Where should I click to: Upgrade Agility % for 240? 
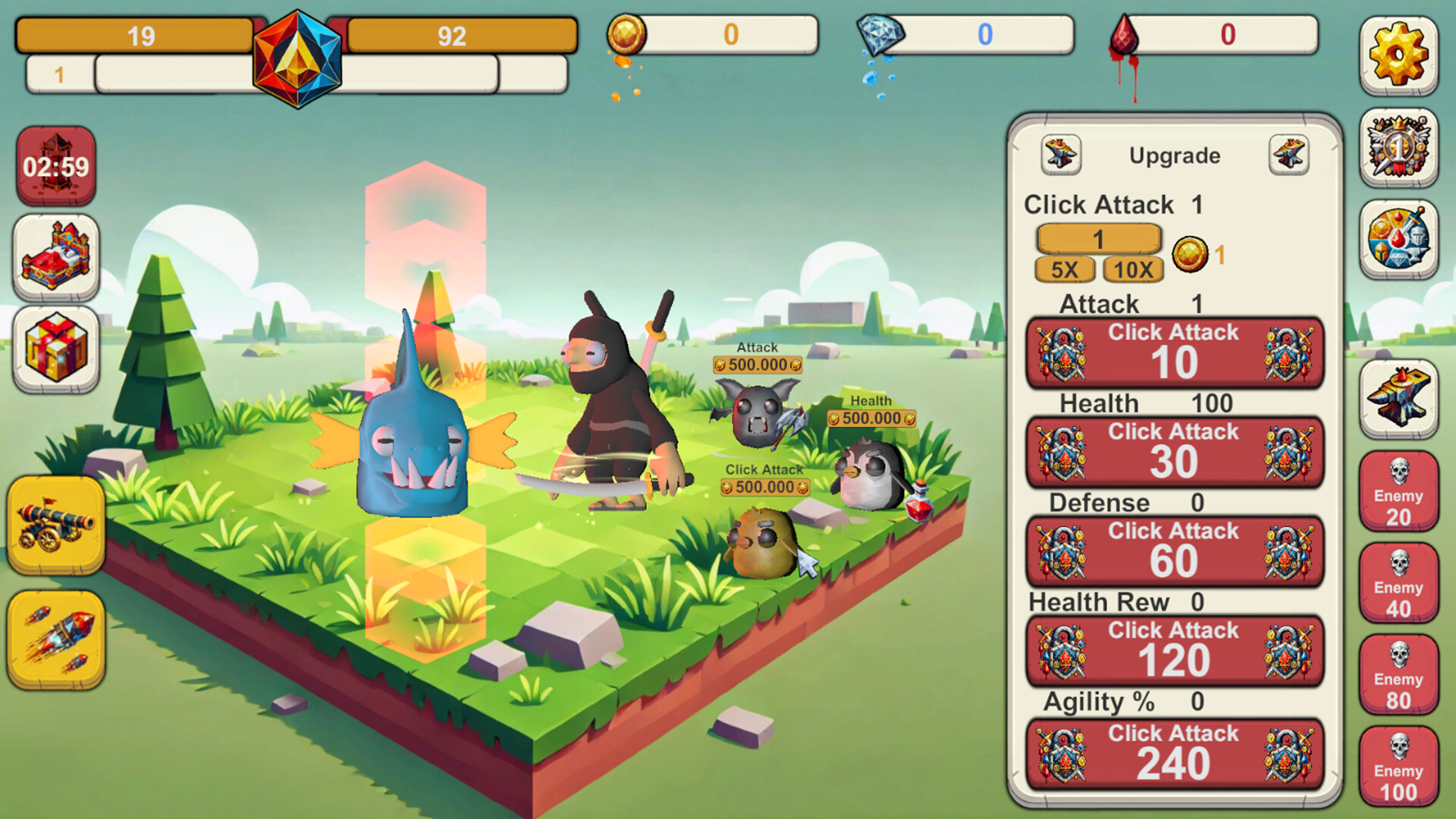(1174, 754)
